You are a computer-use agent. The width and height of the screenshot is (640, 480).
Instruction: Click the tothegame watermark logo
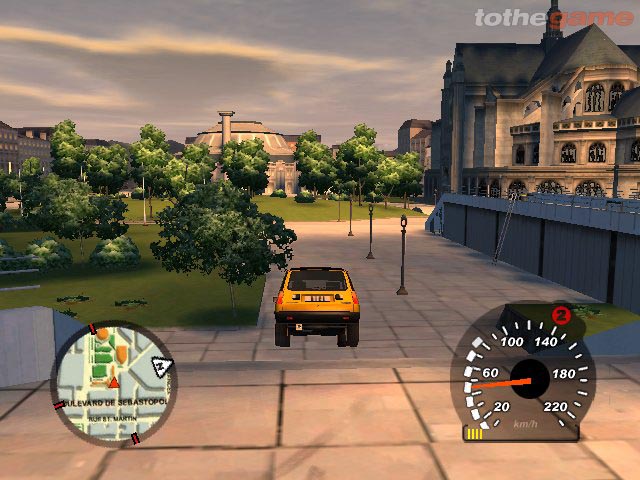(x=551, y=17)
